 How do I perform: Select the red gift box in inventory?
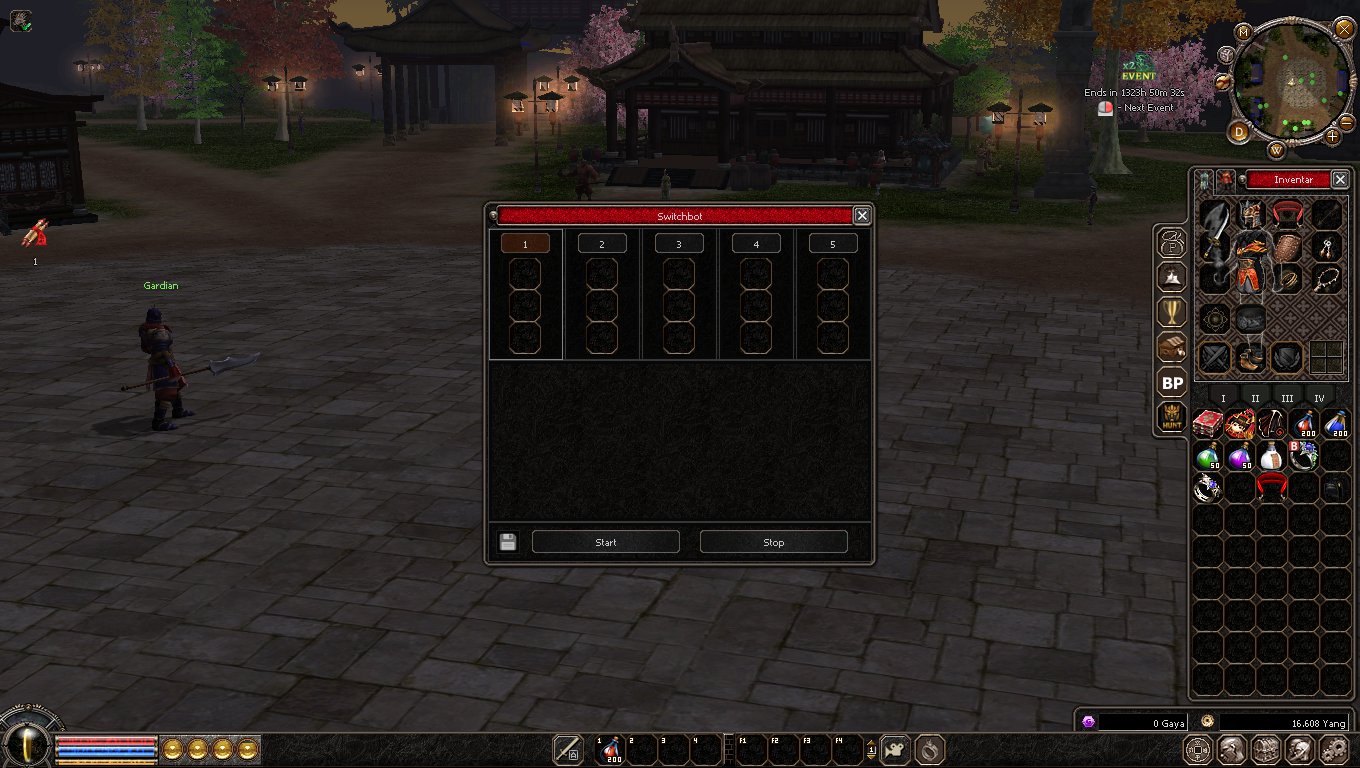[1207, 423]
